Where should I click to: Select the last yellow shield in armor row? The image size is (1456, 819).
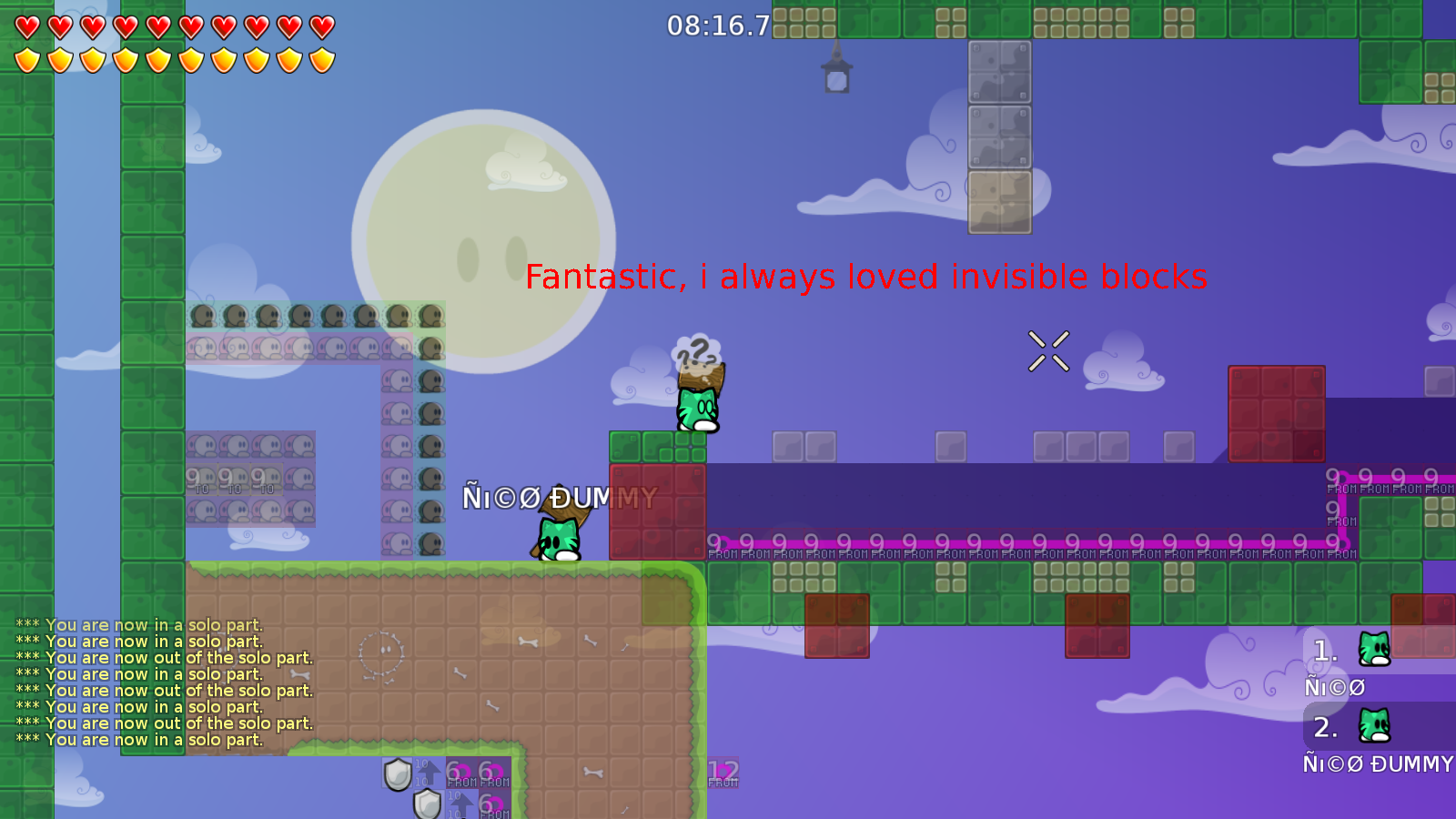[x=320, y=58]
